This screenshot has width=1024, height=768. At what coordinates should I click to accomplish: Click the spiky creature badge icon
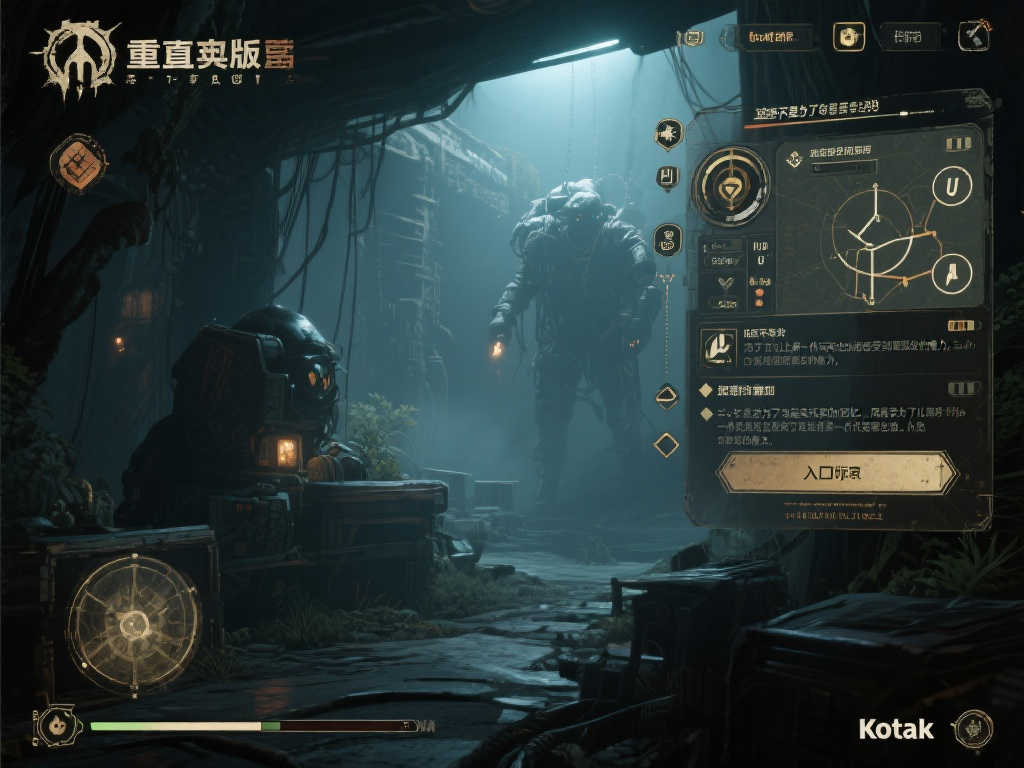coord(668,131)
